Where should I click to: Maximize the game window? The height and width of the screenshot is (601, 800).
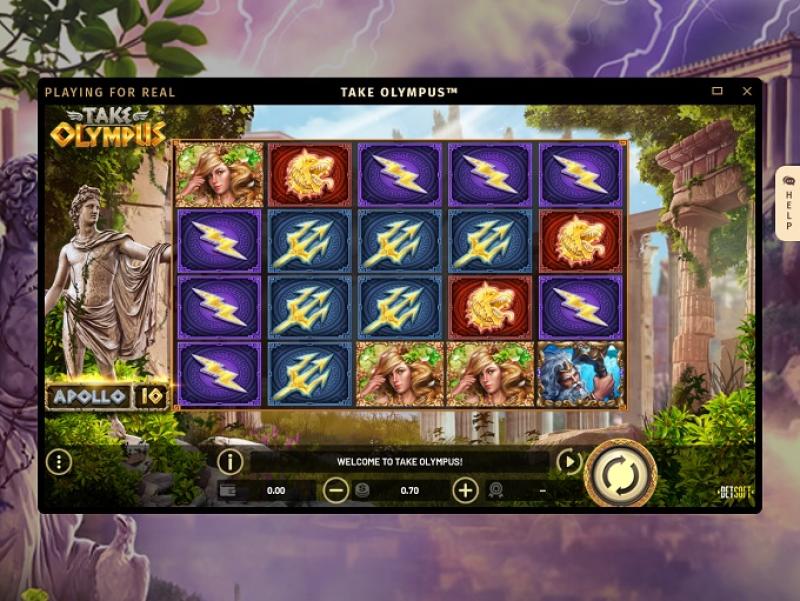pyautogui.click(x=717, y=91)
